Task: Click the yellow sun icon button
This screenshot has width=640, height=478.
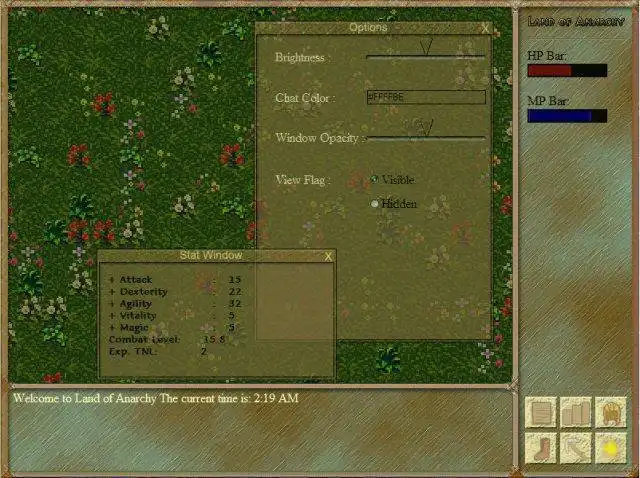Action: pyautogui.click(x=610, y=447)
